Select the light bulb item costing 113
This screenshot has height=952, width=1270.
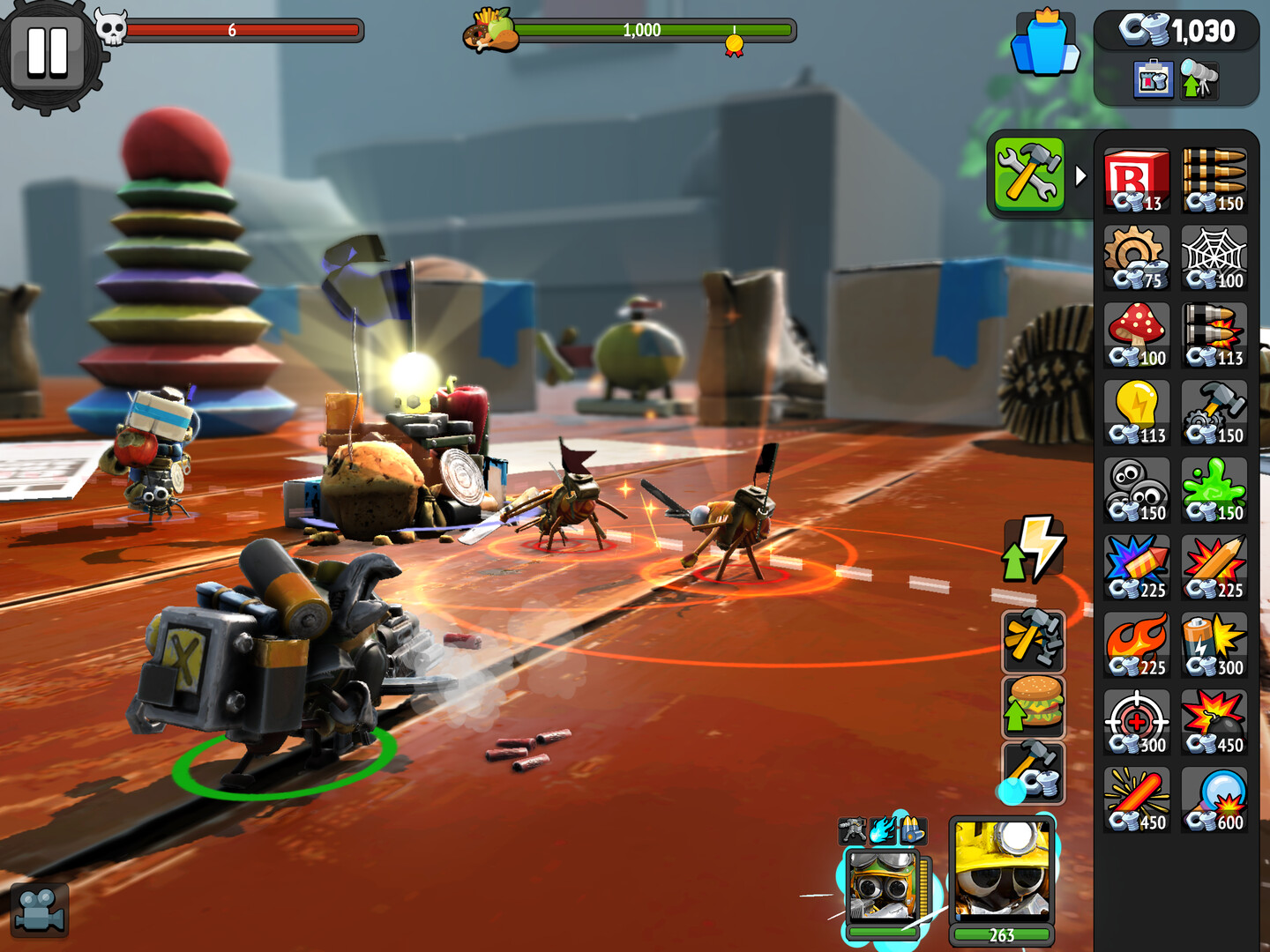[x=1136, y=411]
